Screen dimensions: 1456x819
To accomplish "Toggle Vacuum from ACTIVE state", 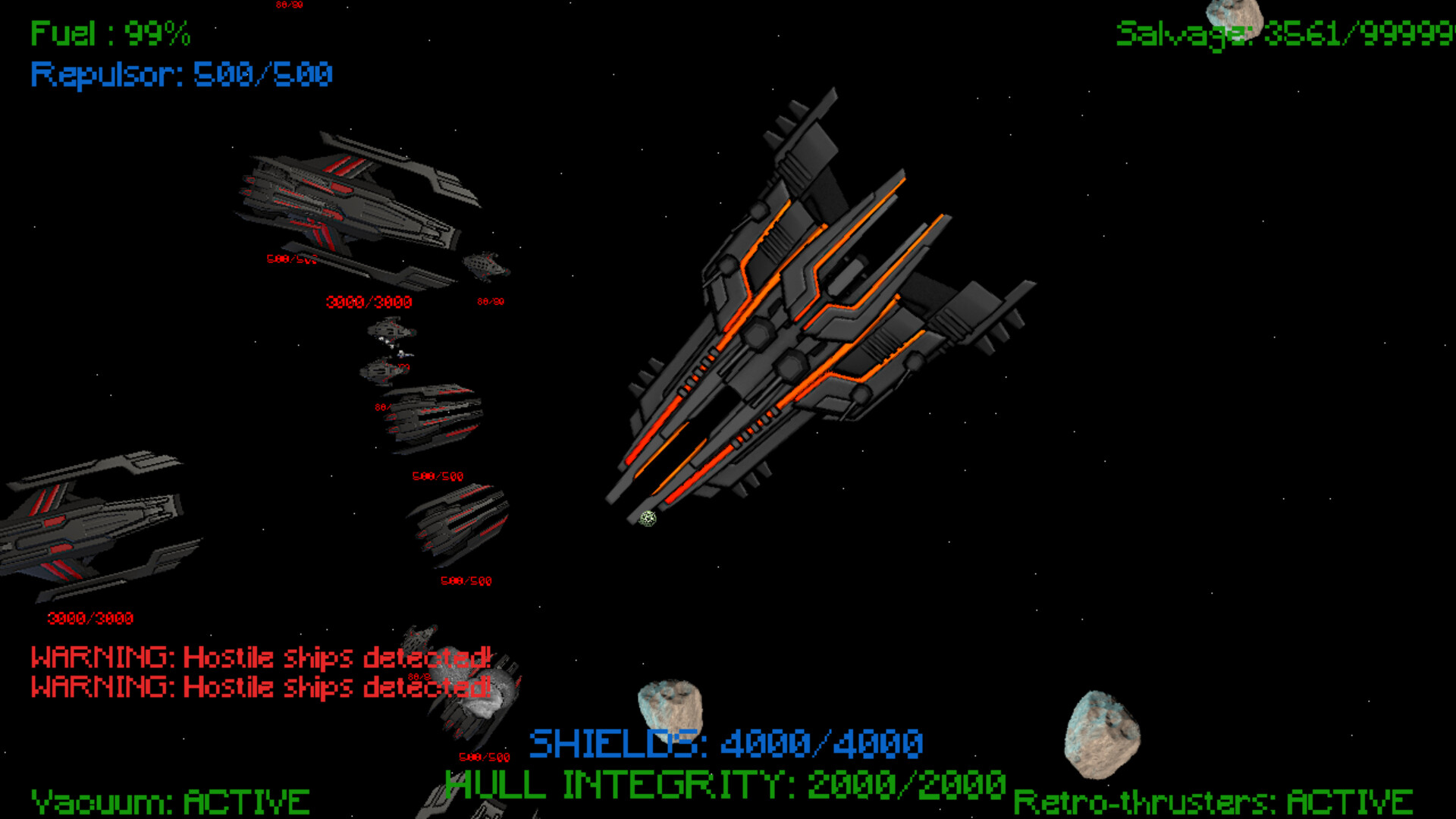I will (167, 800).
